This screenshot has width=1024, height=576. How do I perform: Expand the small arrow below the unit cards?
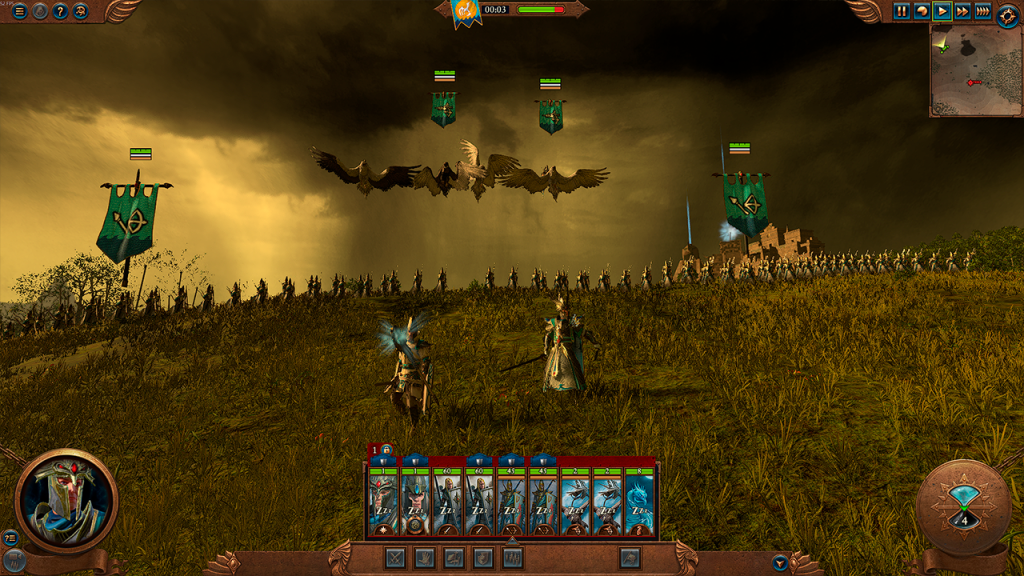pyautogui.click(x=512, y=541)
